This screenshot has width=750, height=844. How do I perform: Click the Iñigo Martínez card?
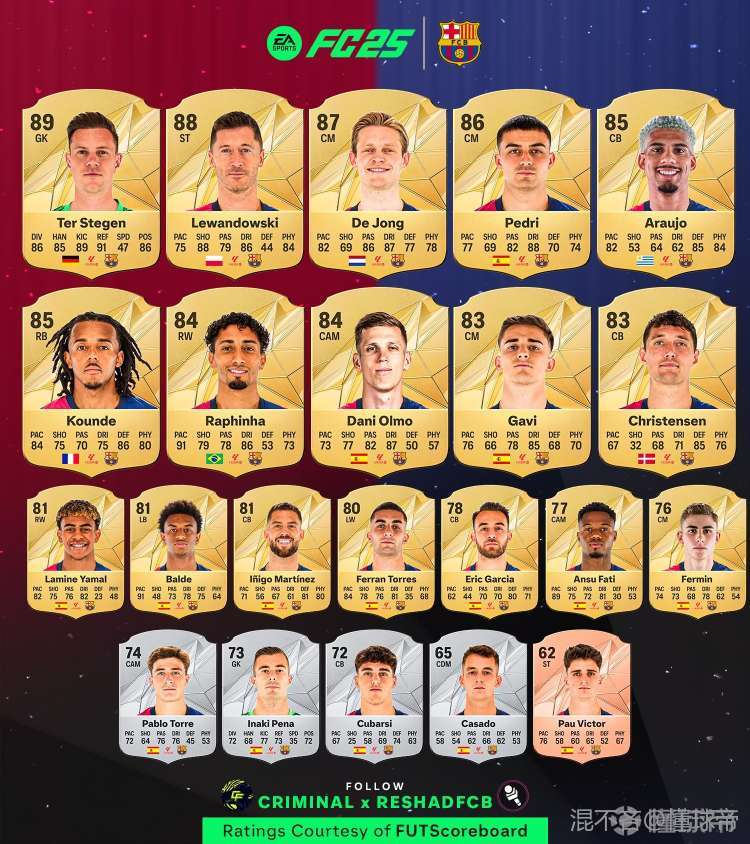click(x=282, y=550)
